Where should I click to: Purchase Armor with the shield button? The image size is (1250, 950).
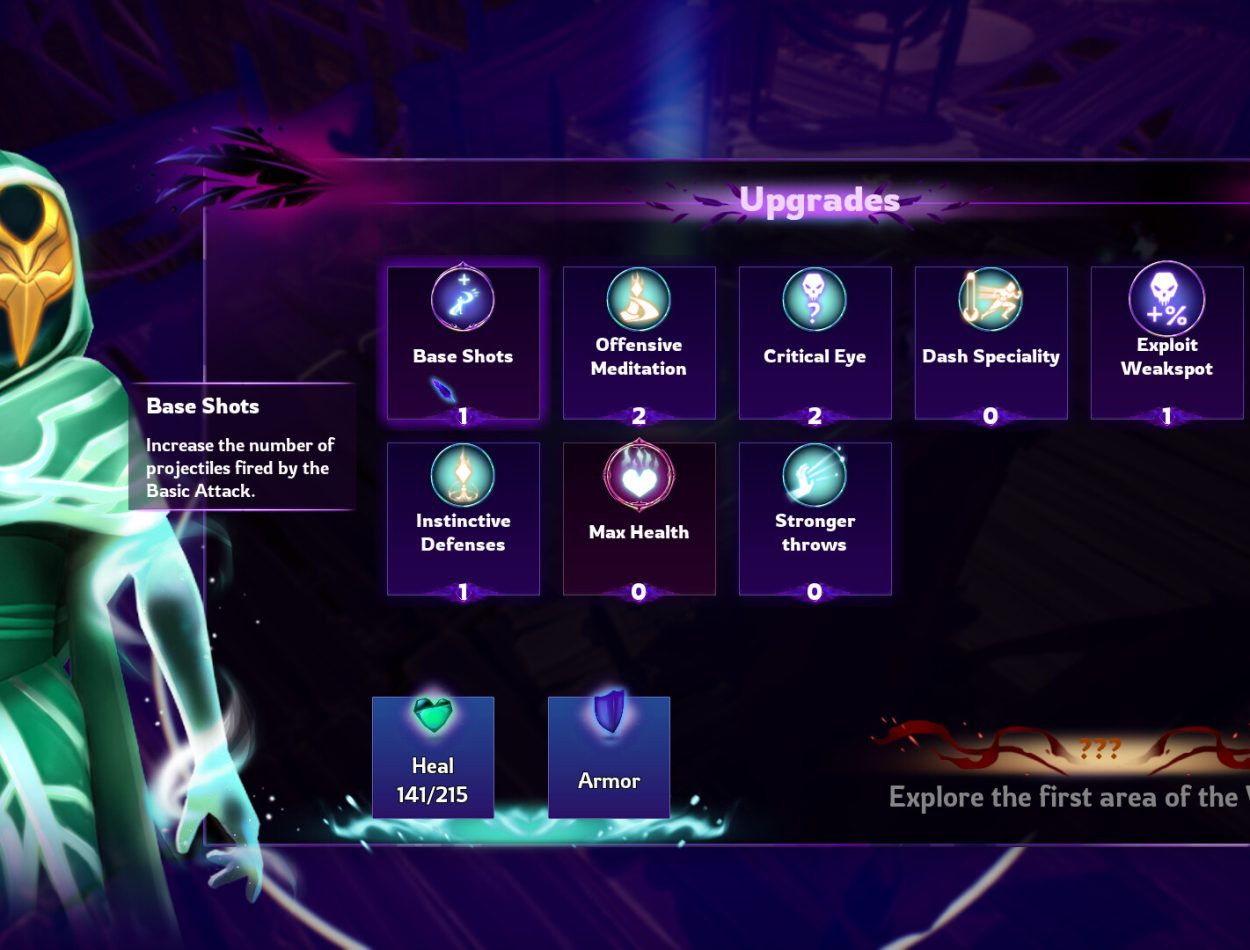tap(609, 757)
